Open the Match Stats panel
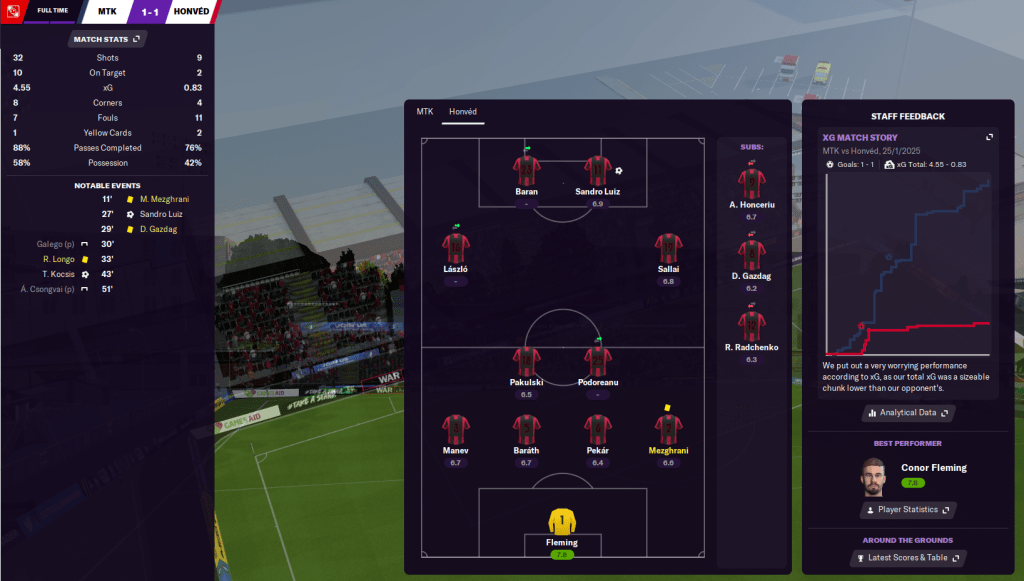The height and width of the screenshot is (581, 1024). point(108,39)
